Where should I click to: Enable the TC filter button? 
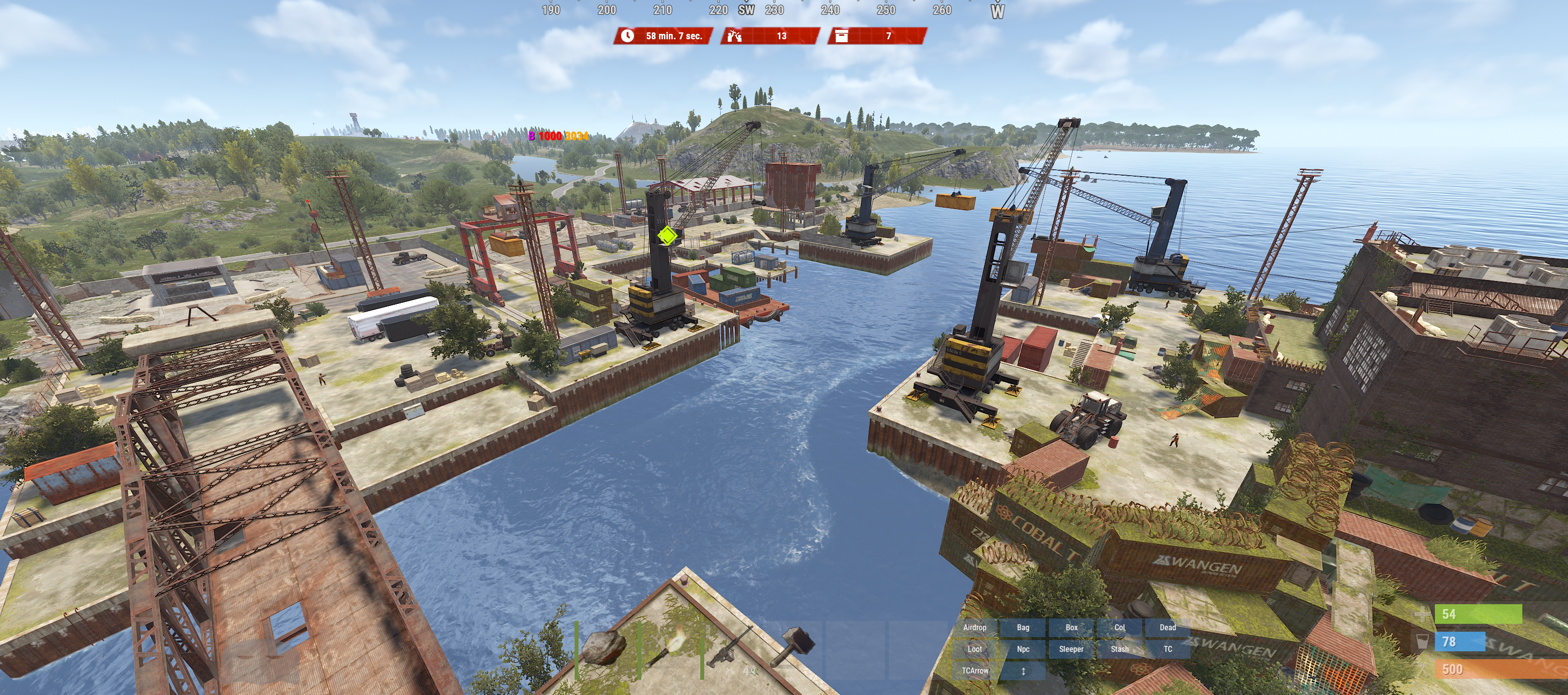click(x=1167, y=649)
